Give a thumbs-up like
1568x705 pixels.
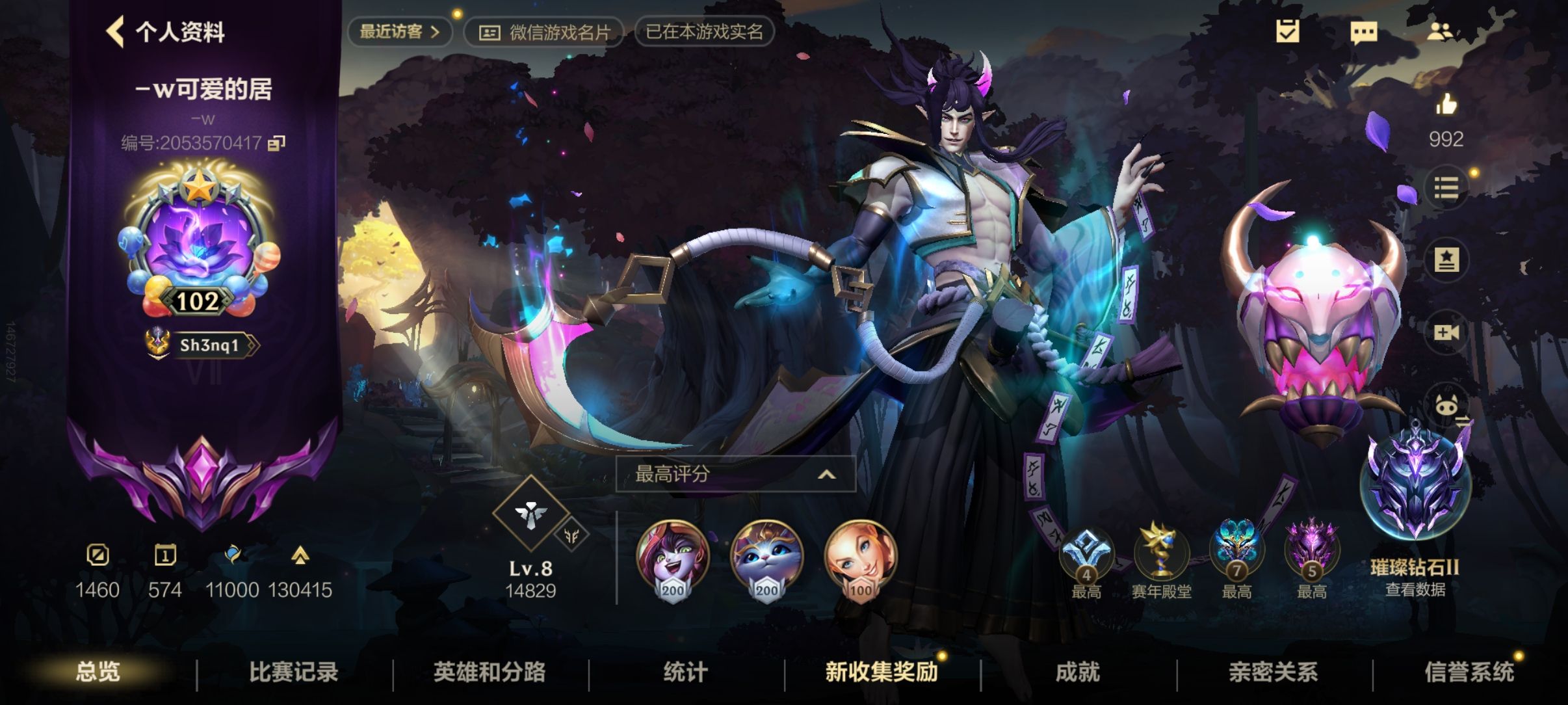click(1446, 105)
